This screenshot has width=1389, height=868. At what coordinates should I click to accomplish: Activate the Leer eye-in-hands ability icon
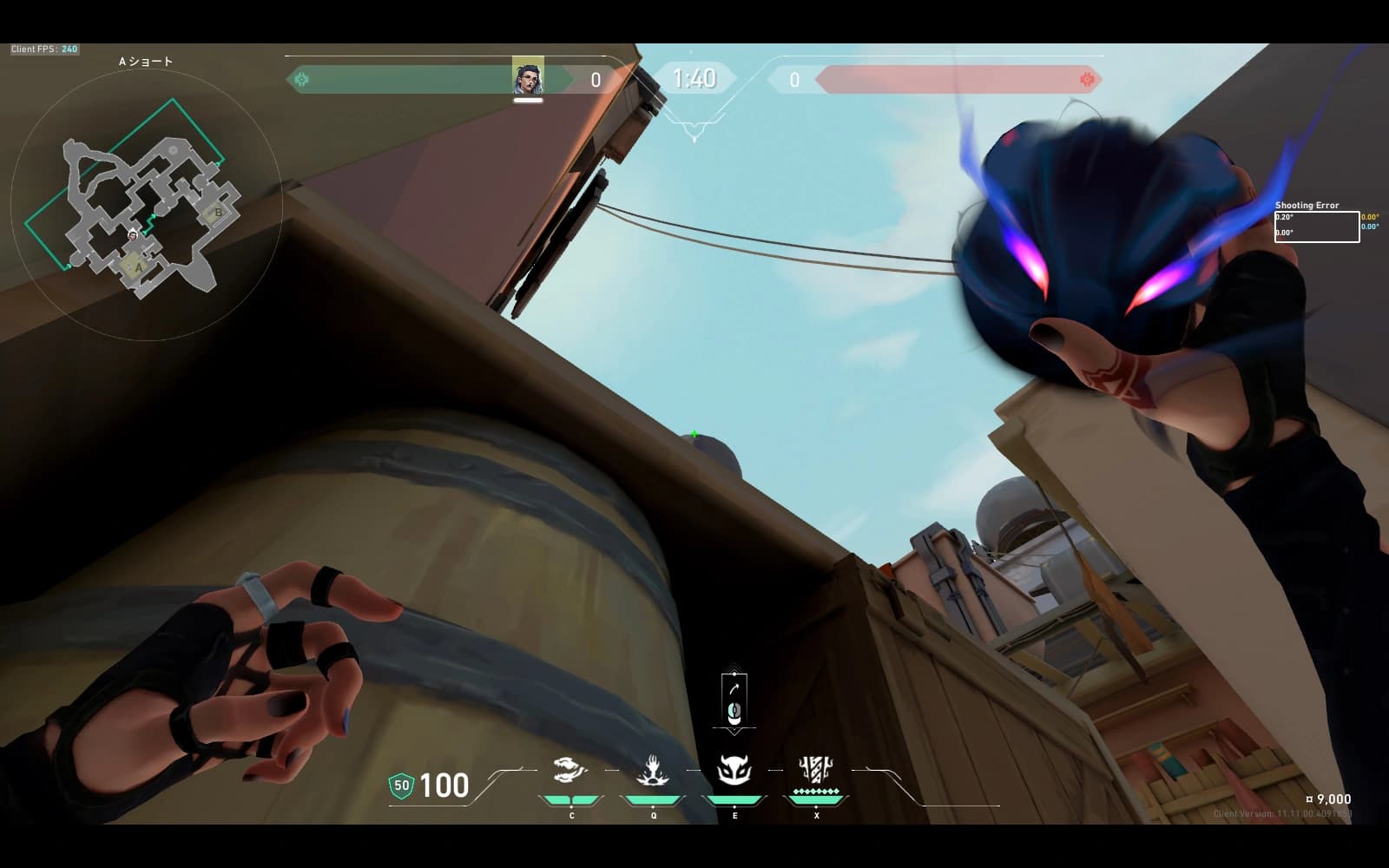tap(570, 770)
